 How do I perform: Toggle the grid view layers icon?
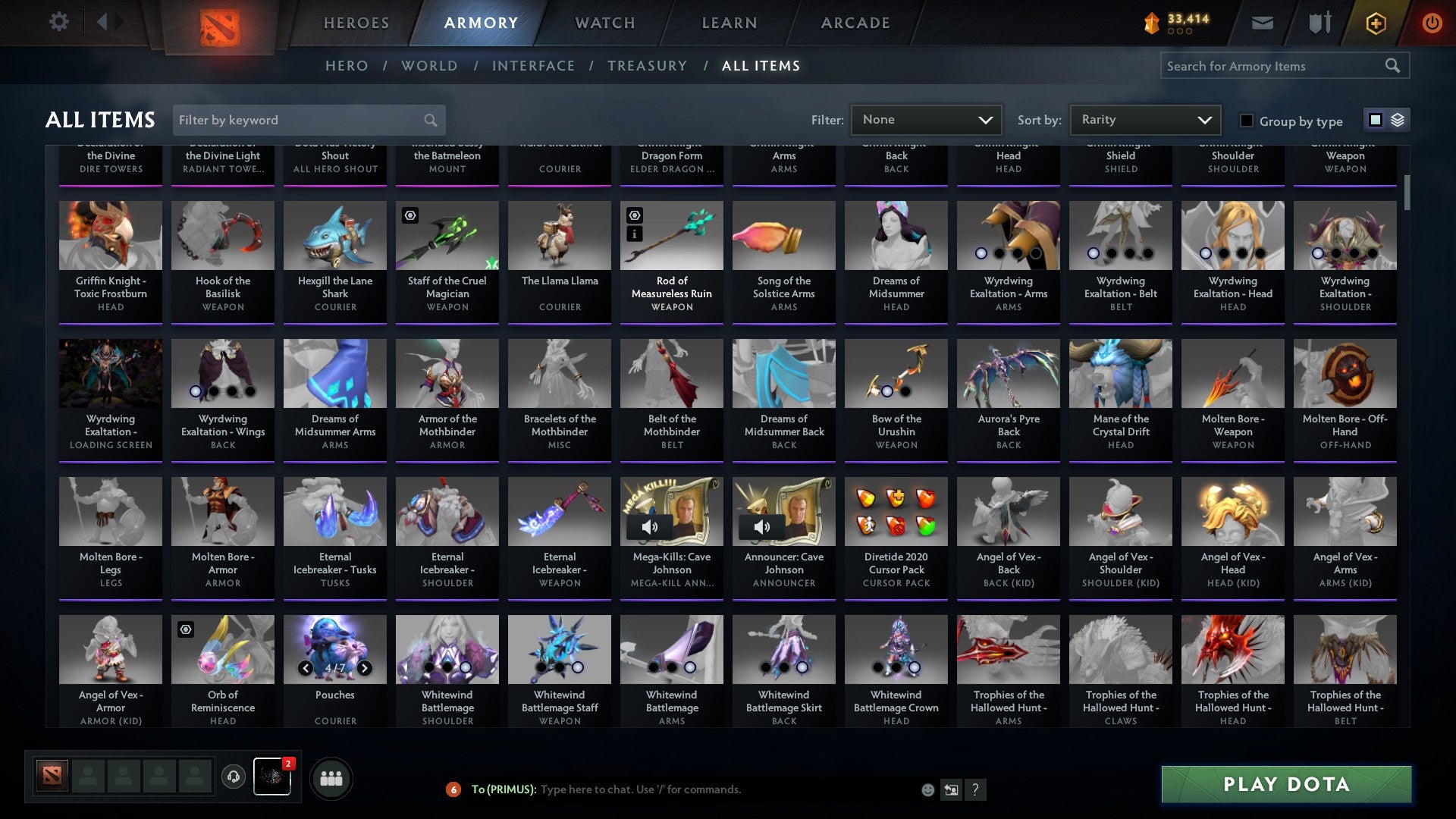(1395, 120)
